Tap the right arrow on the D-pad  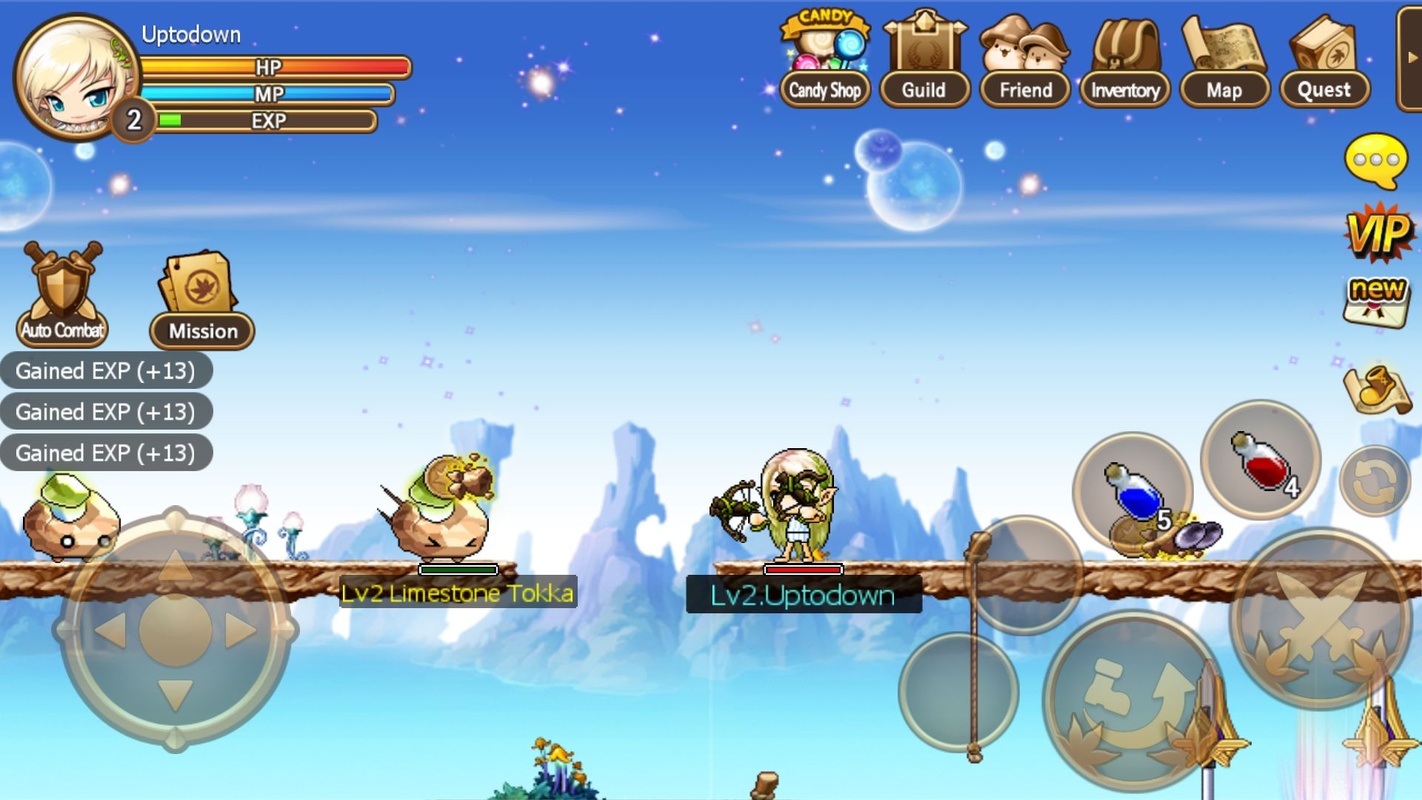(240, 630)
